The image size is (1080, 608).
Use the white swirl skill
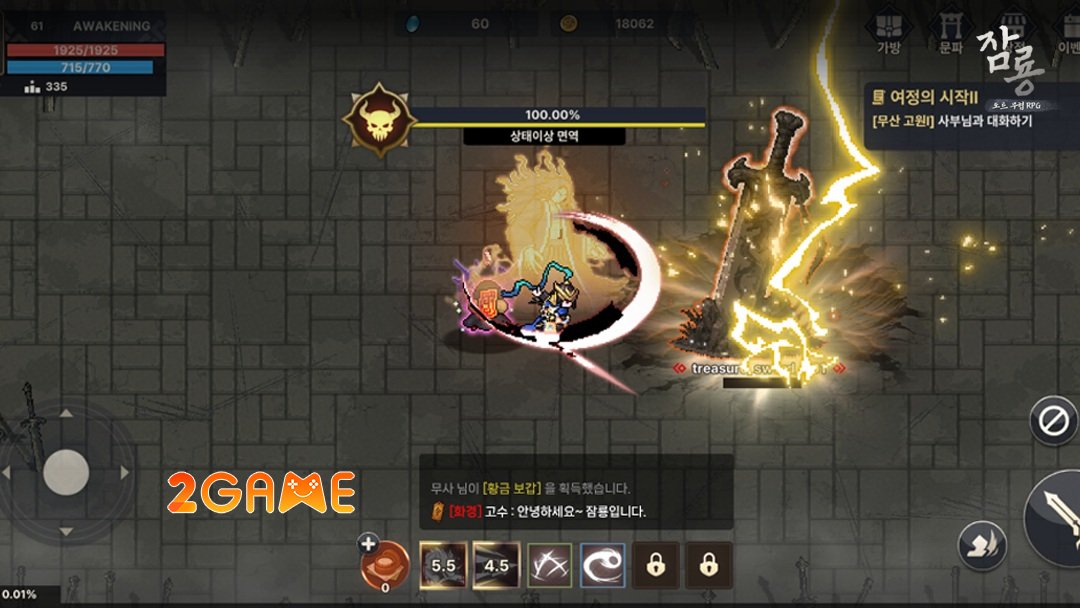pyautogui.click(x=602, y=566)
